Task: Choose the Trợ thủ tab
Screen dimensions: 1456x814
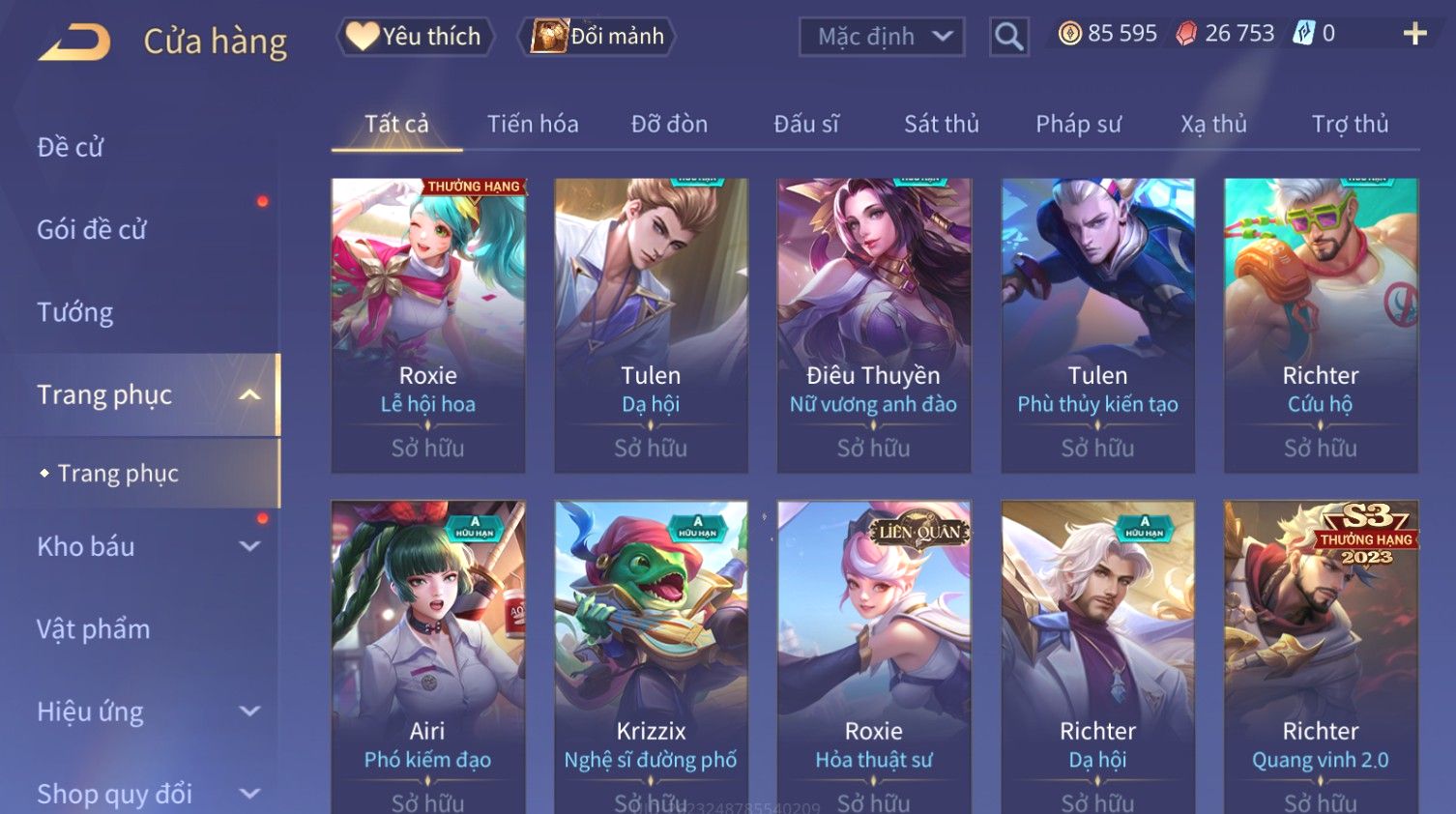Action: 1350,124
